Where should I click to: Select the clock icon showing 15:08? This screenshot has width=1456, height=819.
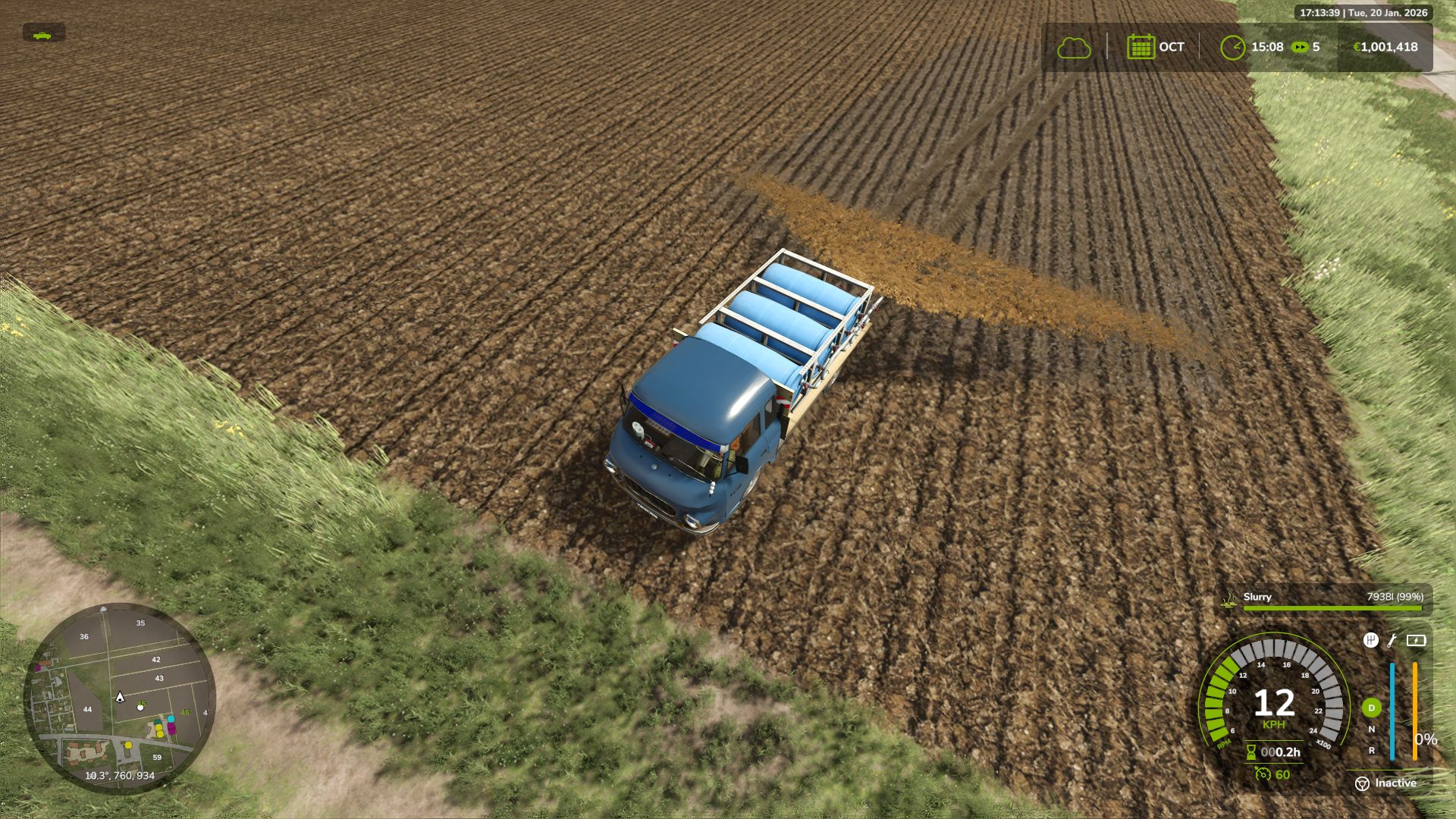click(x=1233, y=46)
